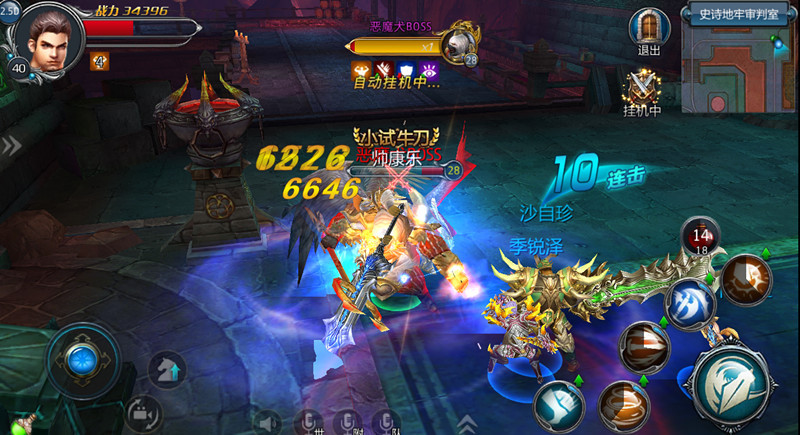Viewport: 800px width, 435px height.
Task: Toggle the speaker sound button
Action: [268, 422]
